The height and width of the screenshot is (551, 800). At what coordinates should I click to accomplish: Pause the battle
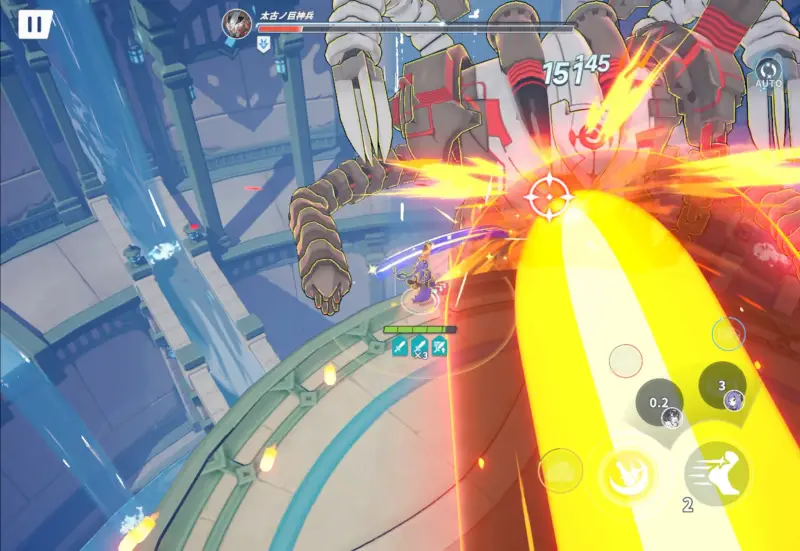35,25
